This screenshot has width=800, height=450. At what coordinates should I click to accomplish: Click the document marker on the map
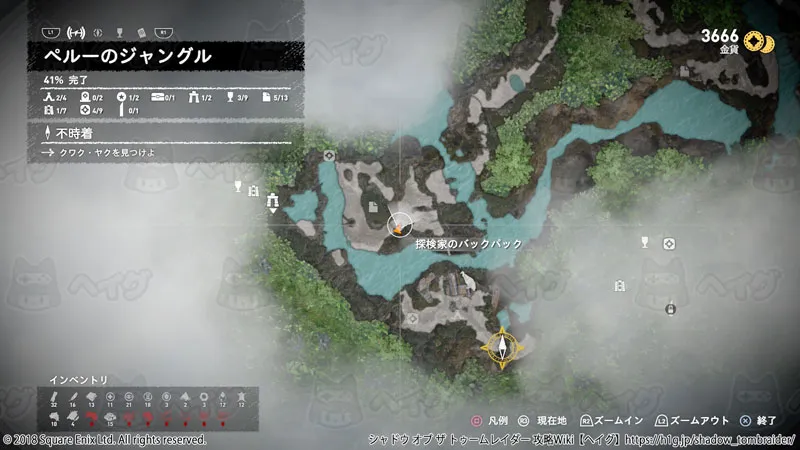373,207
